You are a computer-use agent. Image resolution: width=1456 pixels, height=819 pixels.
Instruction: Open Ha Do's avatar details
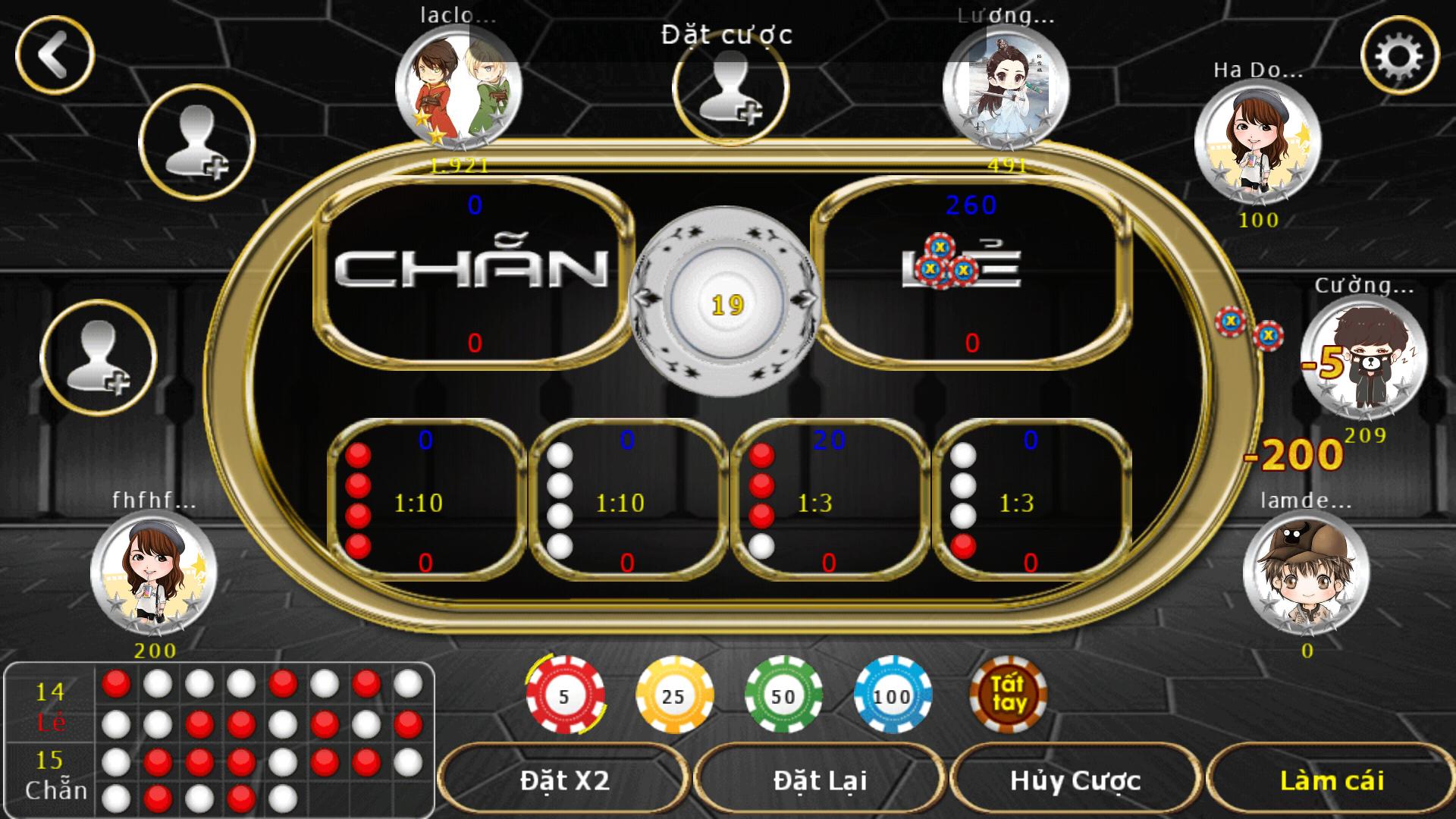tap(1259, 144)
